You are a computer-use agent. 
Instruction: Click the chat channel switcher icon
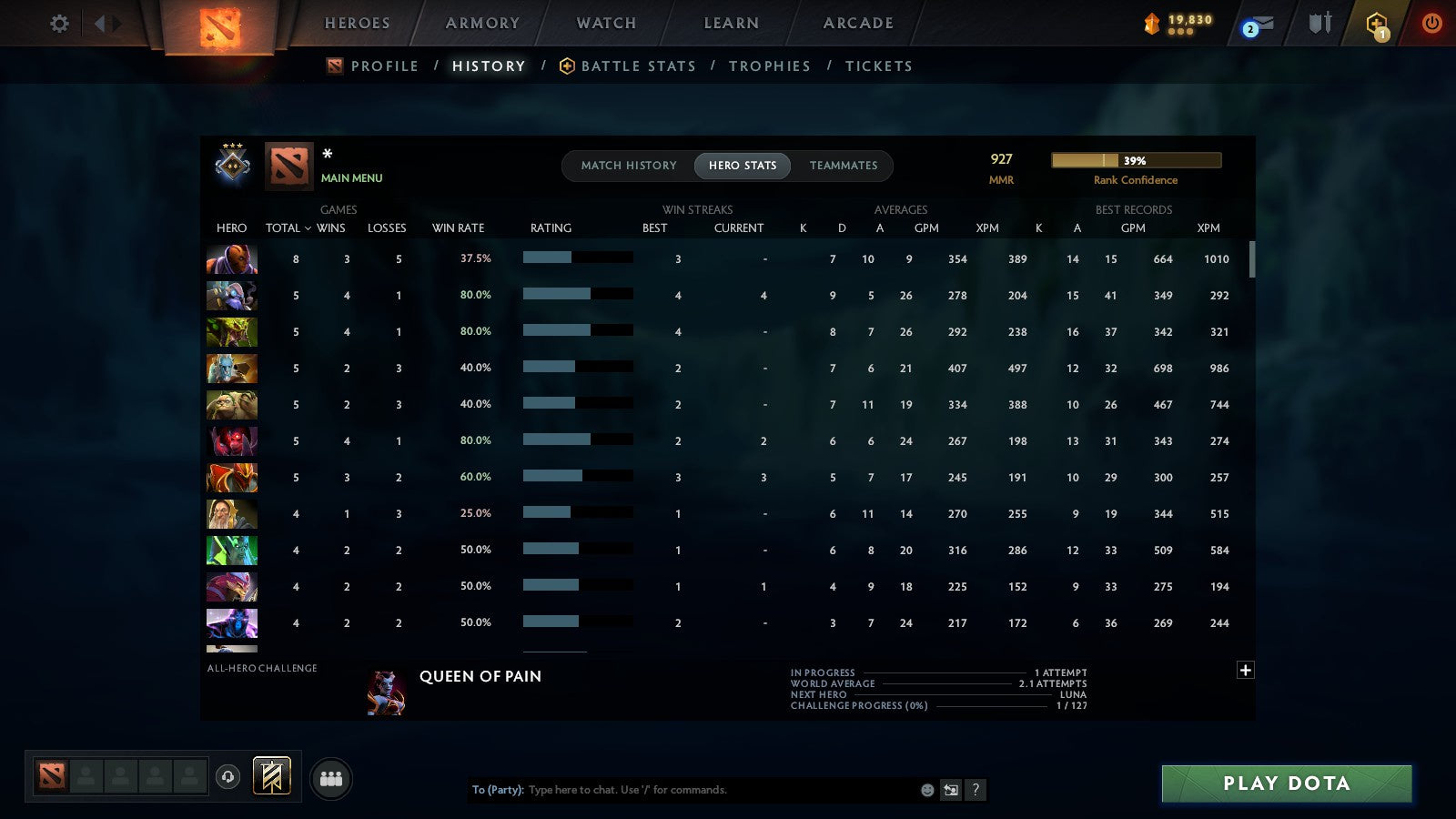(x=950, y=790)
